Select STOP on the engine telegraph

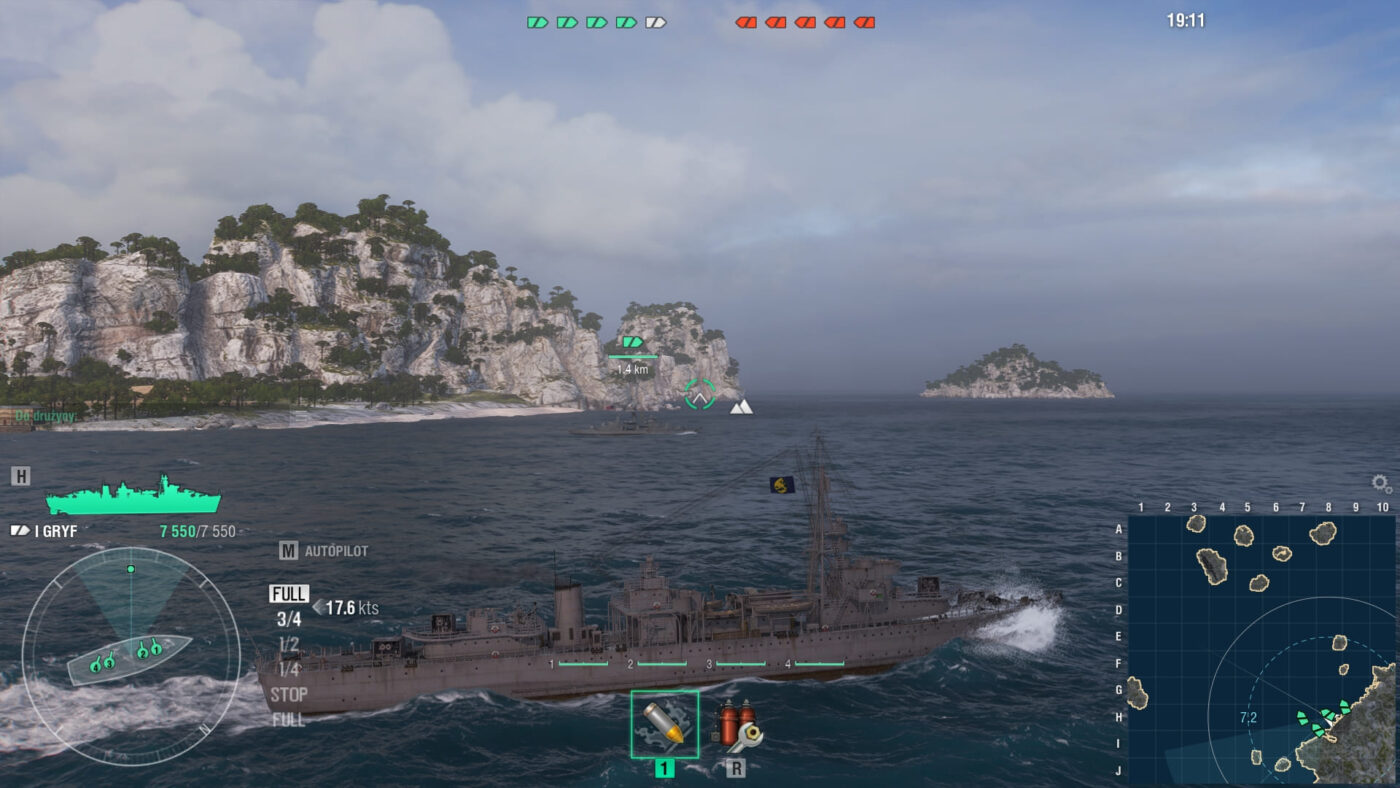pyautogui.click(x=289, y=694)
